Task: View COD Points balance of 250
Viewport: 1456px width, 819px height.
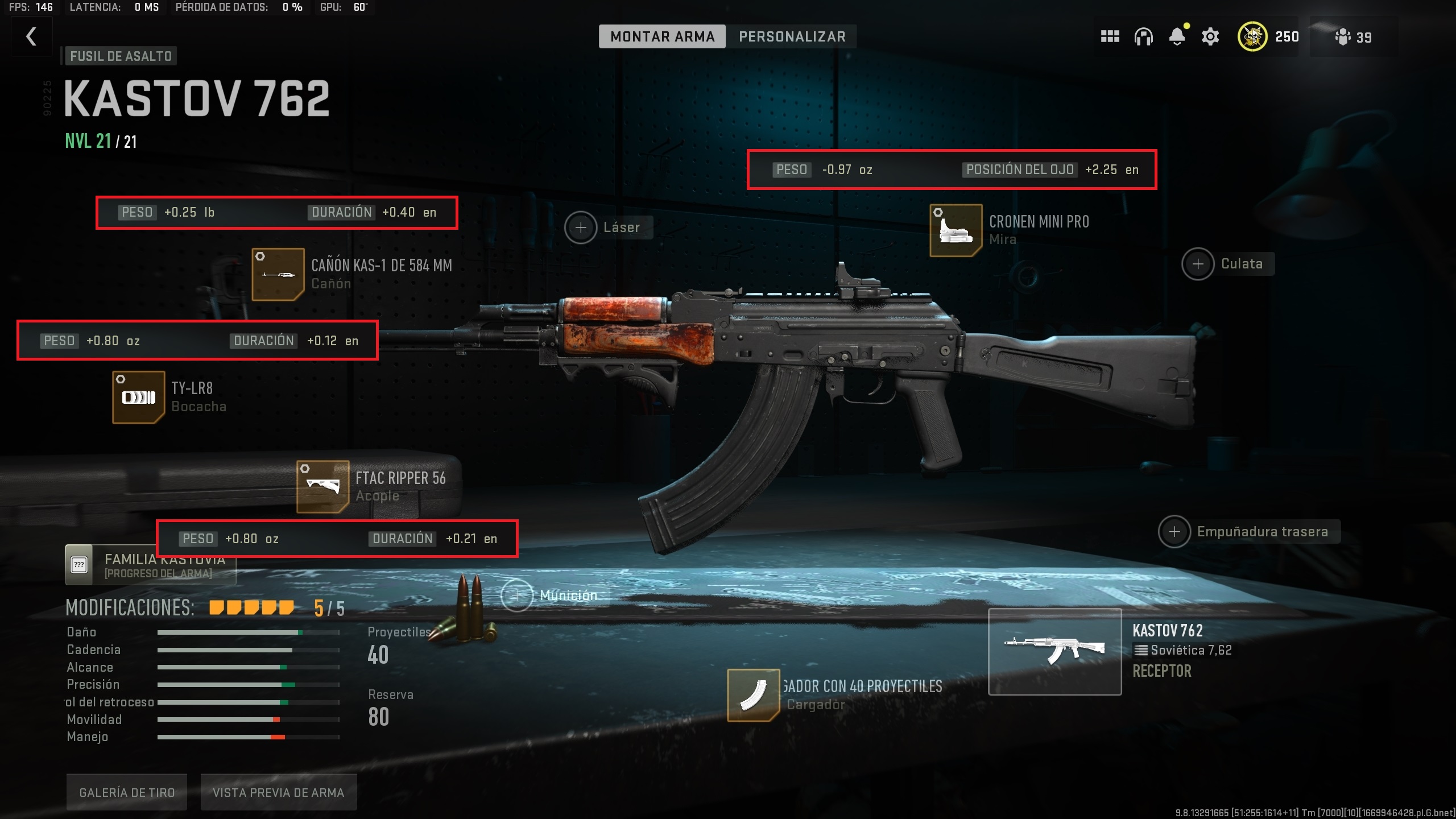Action: [x=1268, y=36]
